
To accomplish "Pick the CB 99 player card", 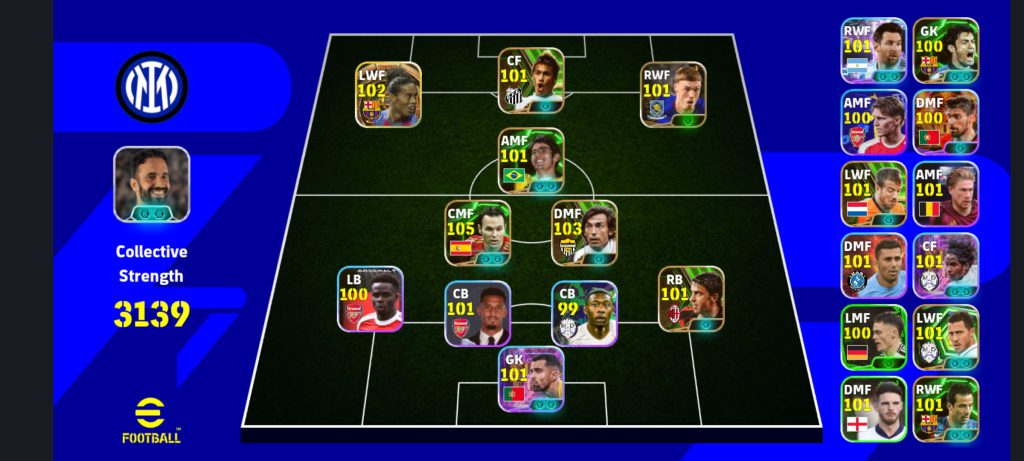I will (x=584, y=313).
